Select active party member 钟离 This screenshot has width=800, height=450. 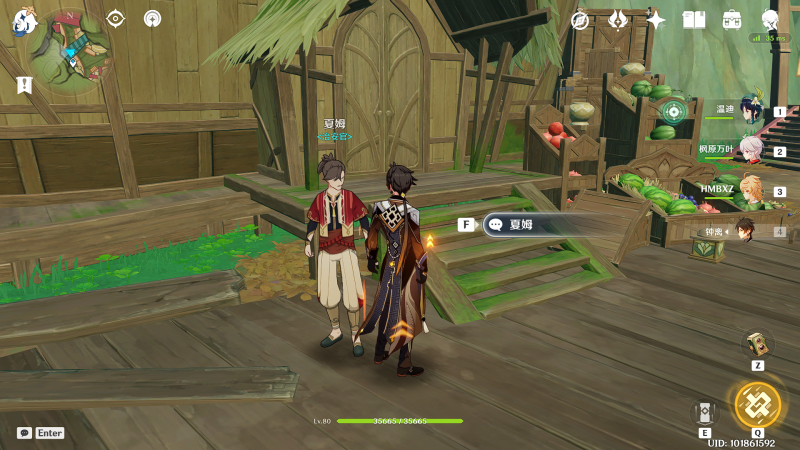(745, 231)
